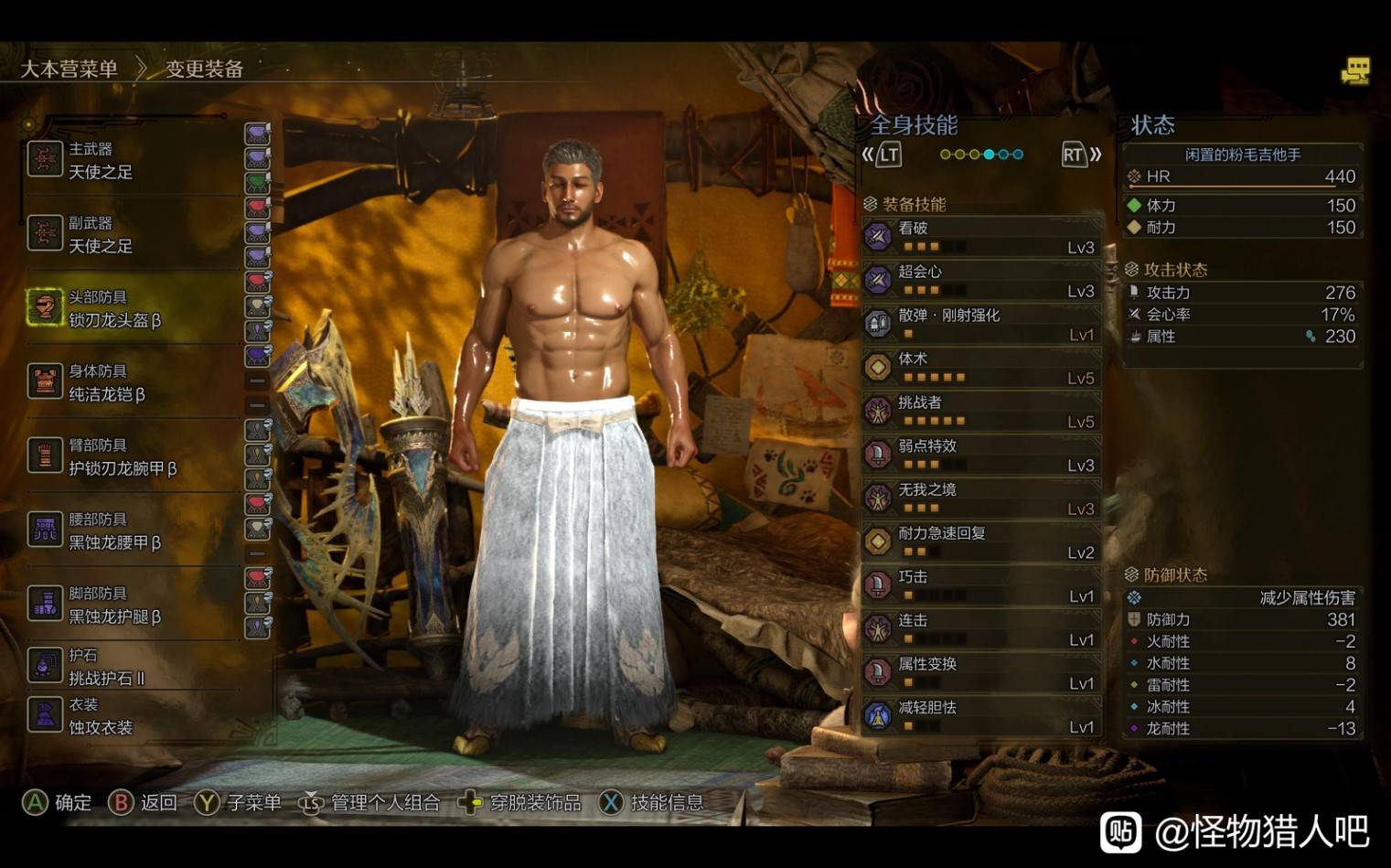Select the 超会心 skill row
The width and height of the screenshot is (1391, 868).
click(980, 281)
